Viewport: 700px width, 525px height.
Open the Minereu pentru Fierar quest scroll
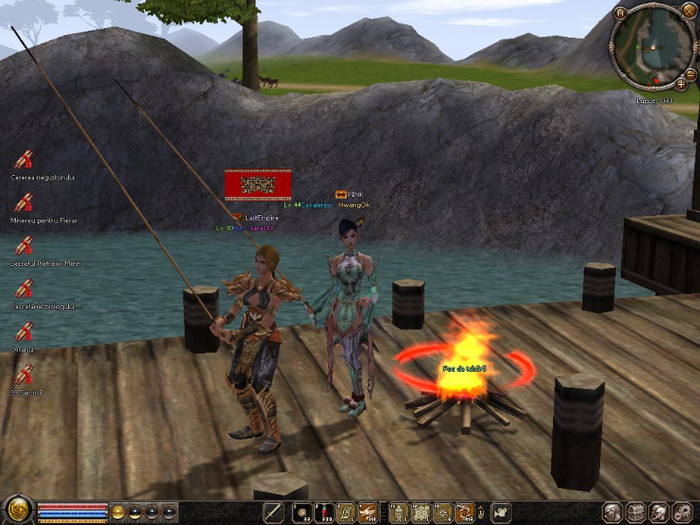(x=23, y=201)
